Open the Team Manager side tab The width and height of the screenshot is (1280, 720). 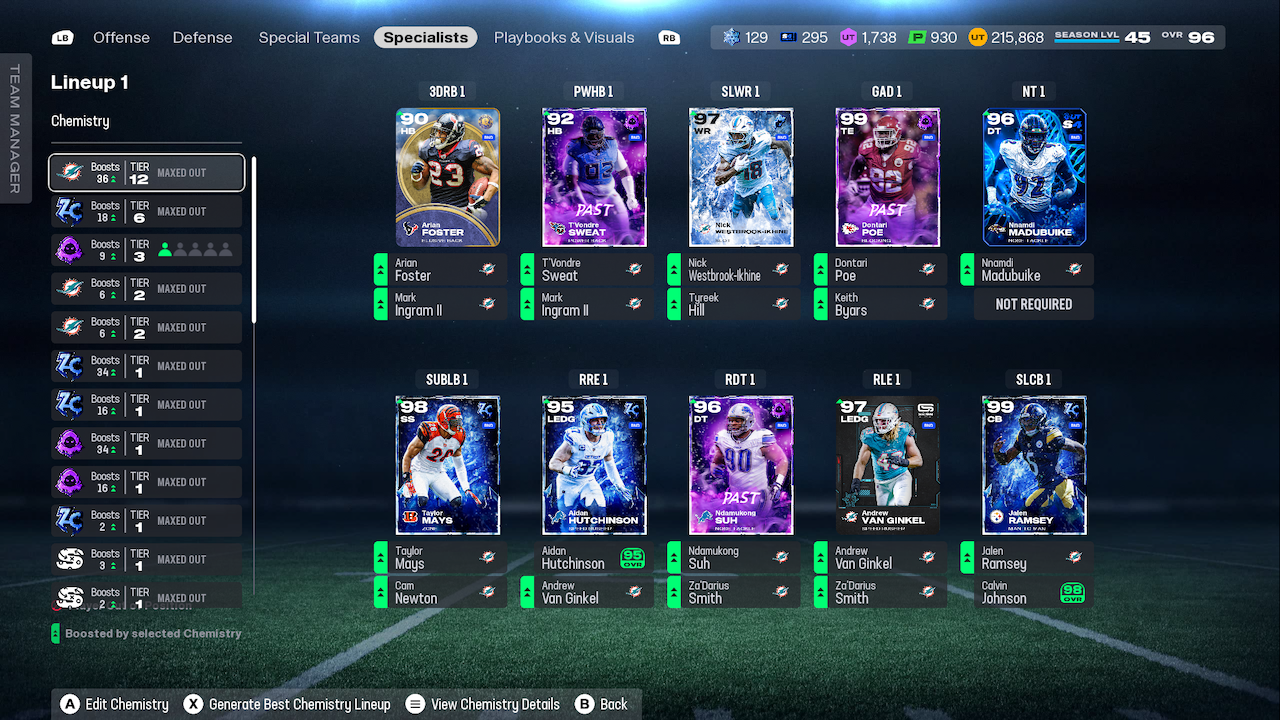click(x=15, y=128)
